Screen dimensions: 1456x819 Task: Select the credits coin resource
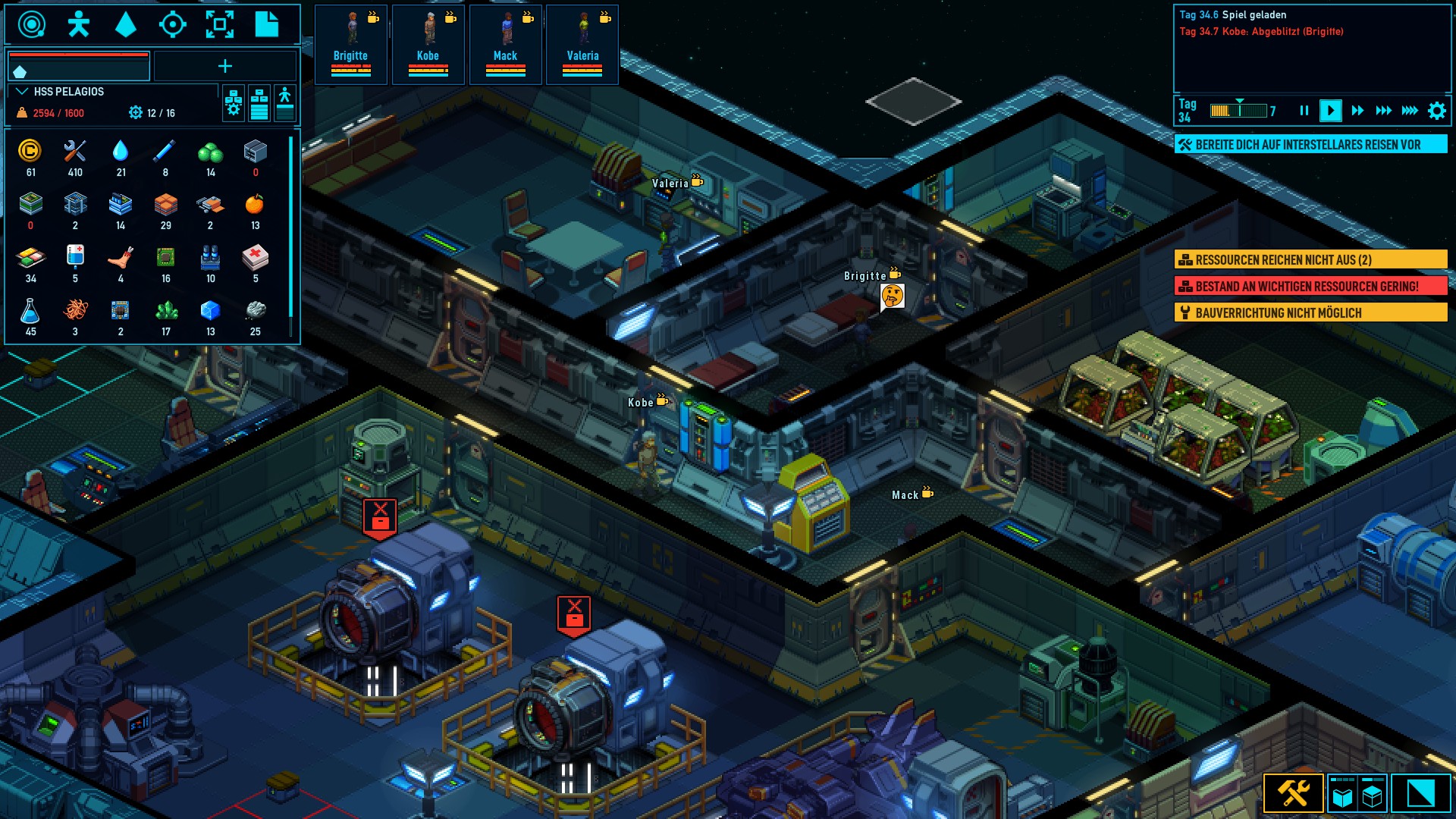(30, 151)
